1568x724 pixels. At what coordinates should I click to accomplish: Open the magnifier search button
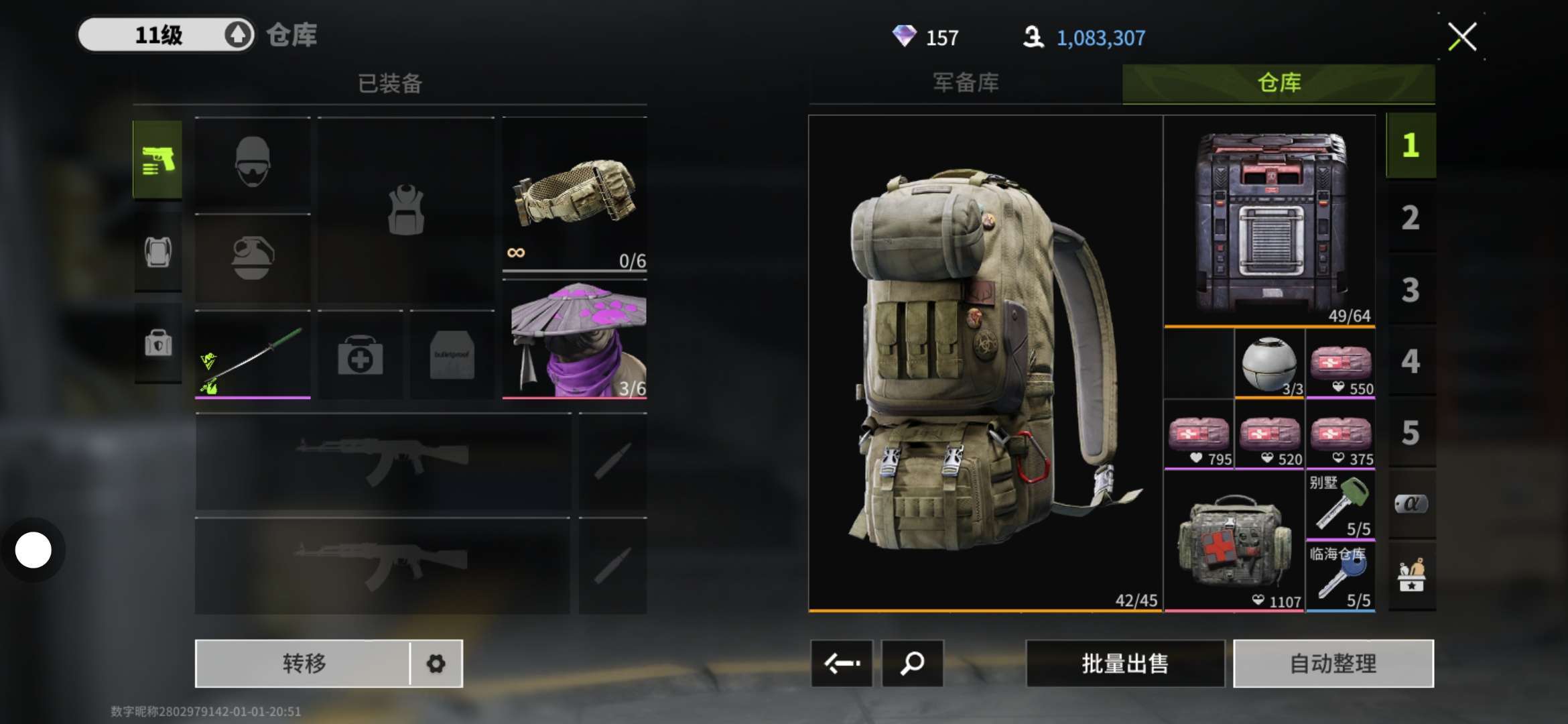[x=912, y=664]
